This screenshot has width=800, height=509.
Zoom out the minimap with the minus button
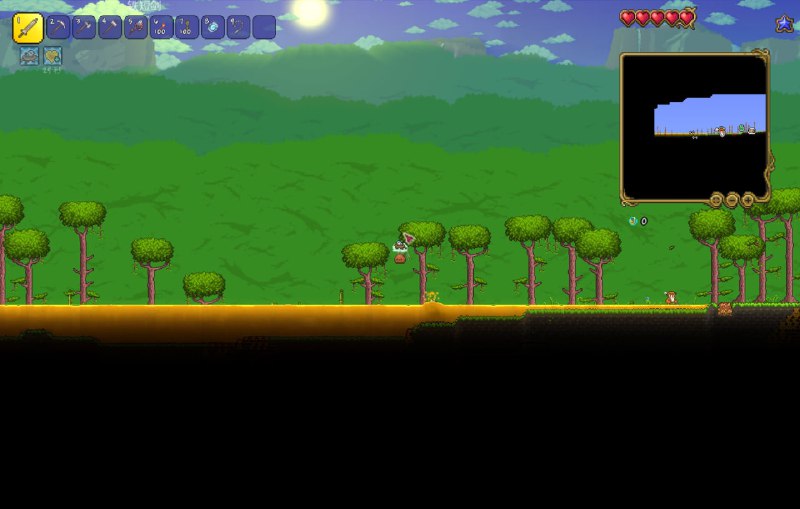pyautogui.click(x=732, y=199)
